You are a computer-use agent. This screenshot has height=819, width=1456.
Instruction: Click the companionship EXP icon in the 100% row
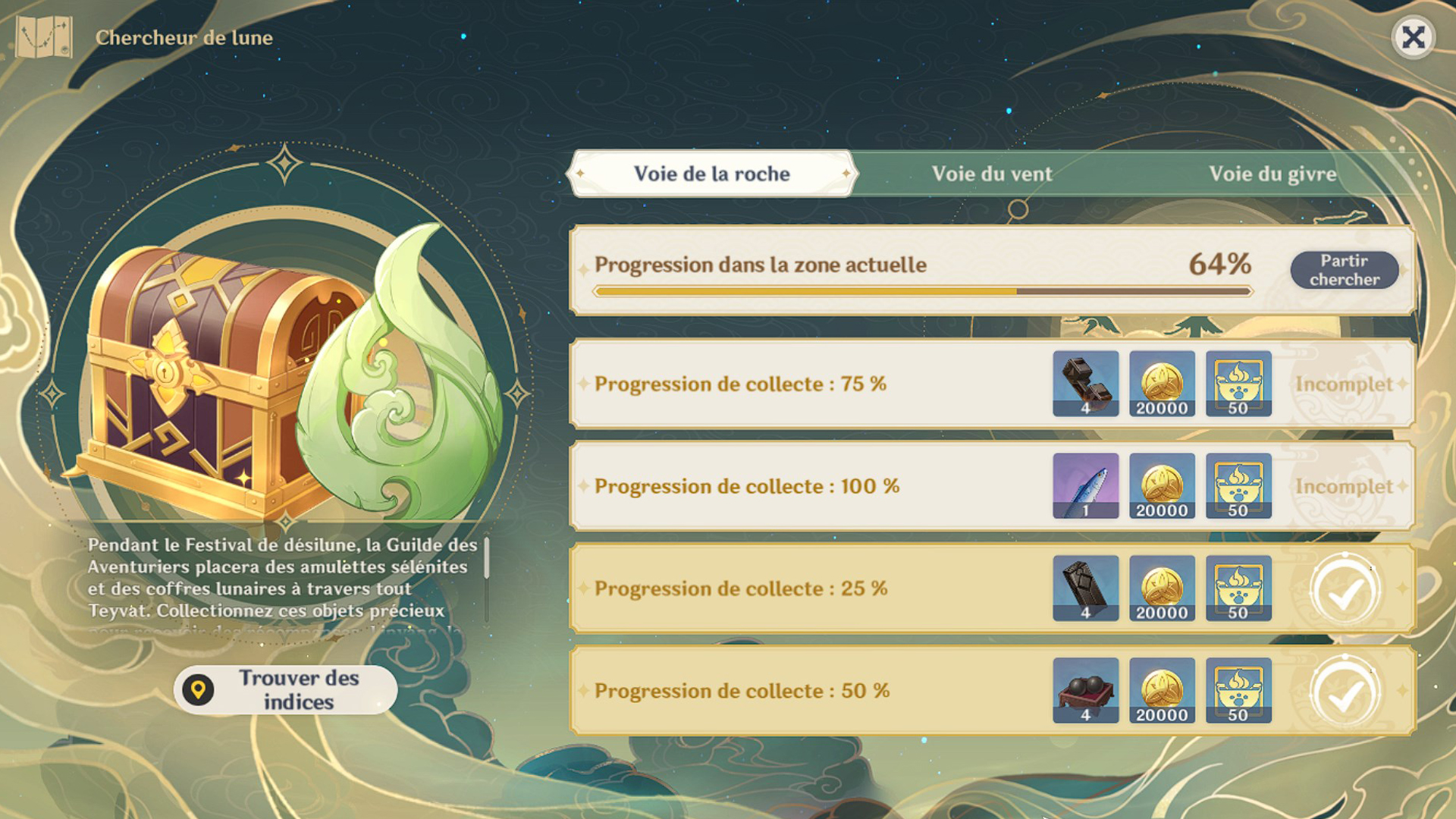coord(1238,486)
